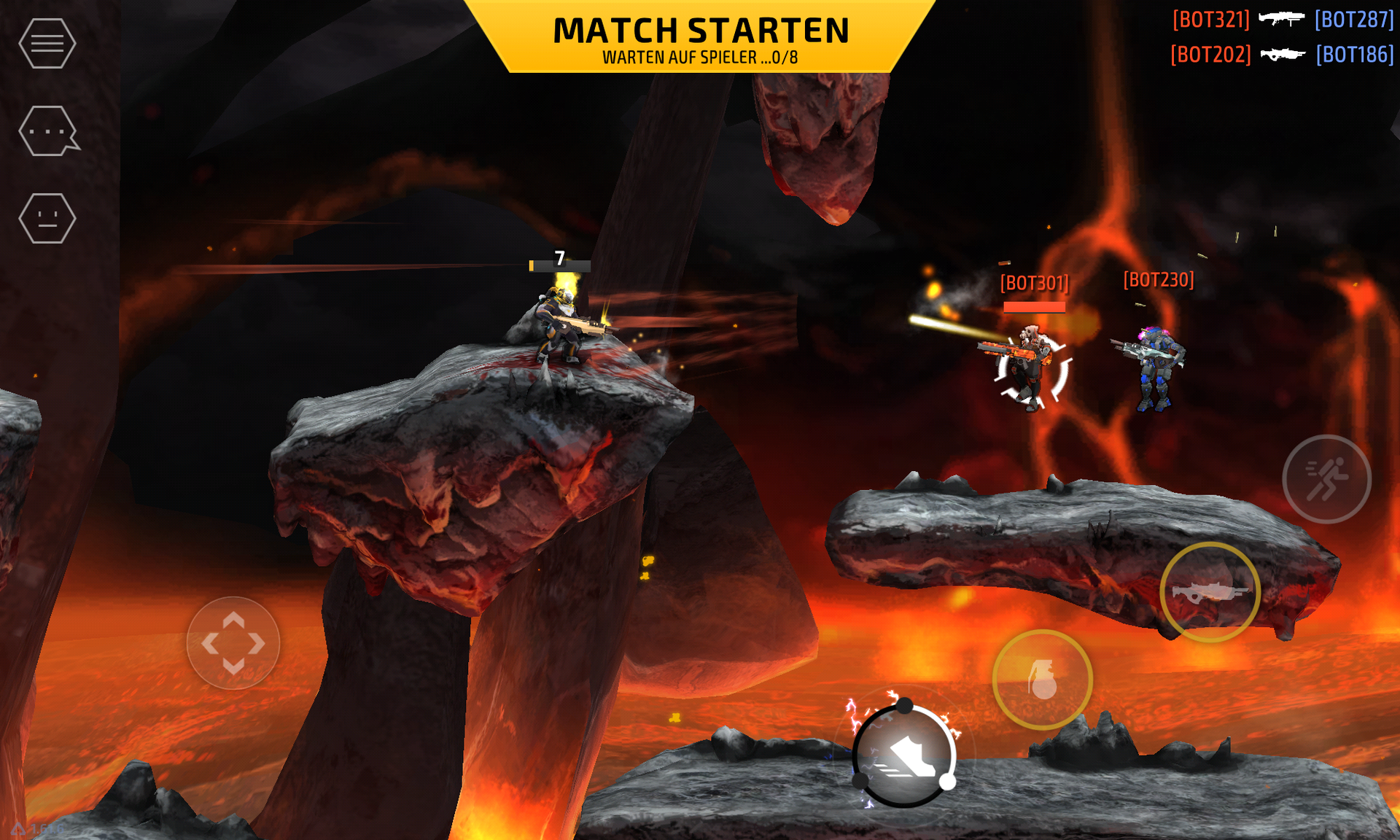
Task: Activate the sprint running-man button
Action: click(1326, 479)
